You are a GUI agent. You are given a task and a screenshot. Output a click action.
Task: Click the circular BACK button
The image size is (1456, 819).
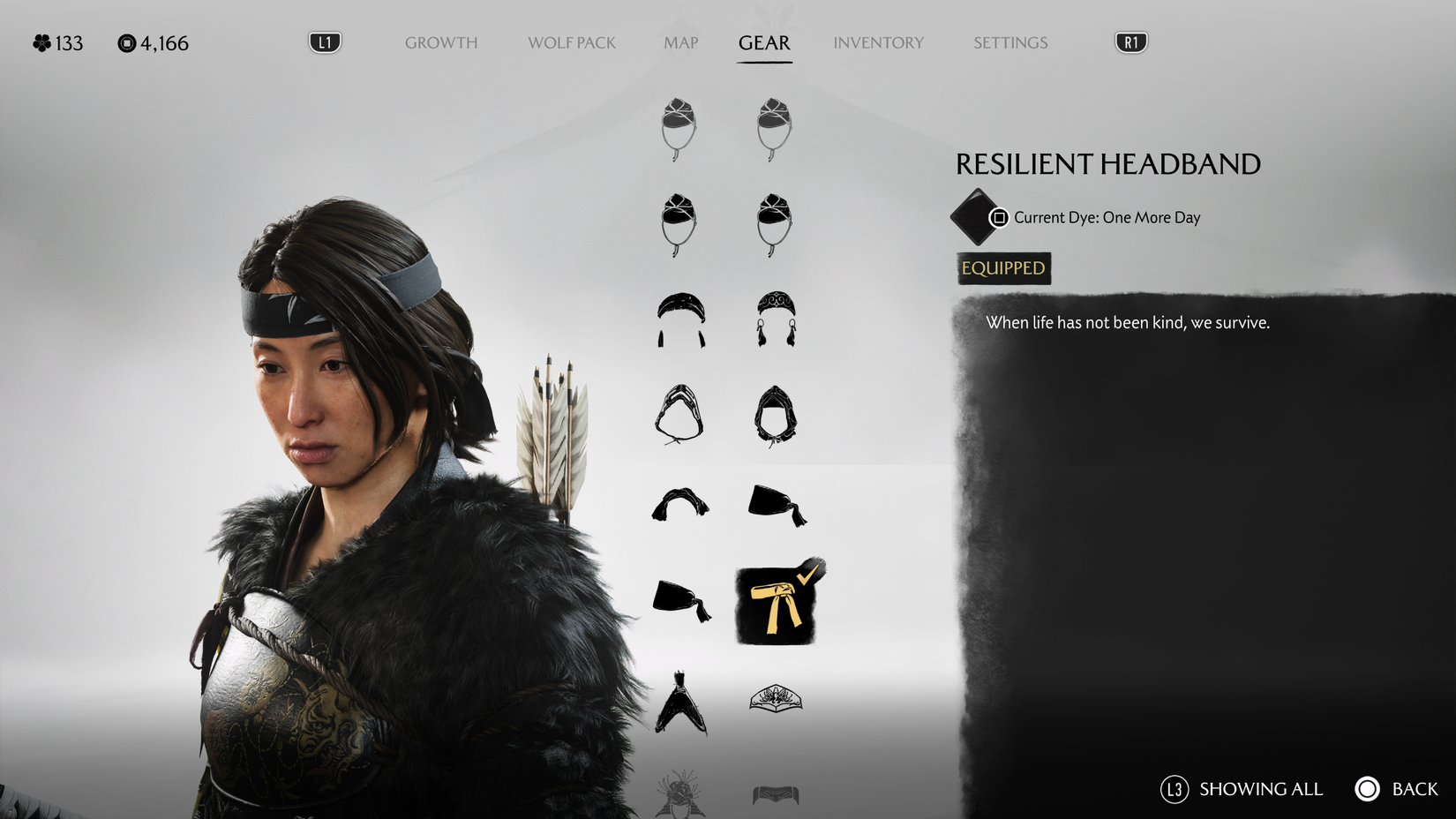pos(1368,789)
